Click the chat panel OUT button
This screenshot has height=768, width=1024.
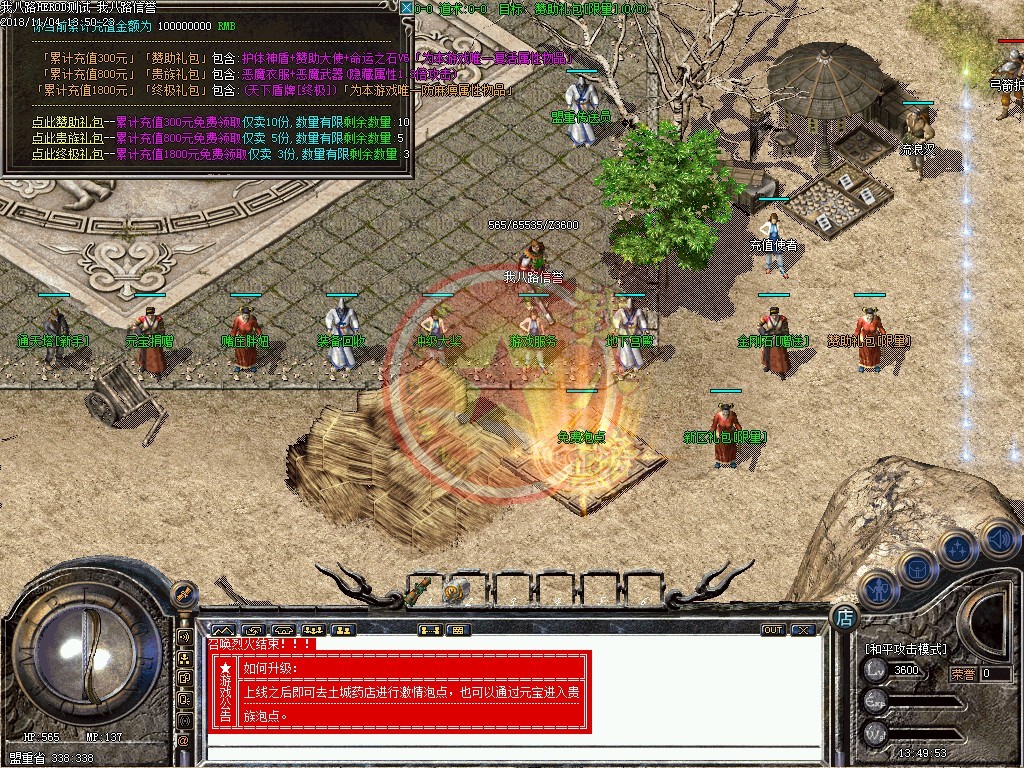point(773,630)
